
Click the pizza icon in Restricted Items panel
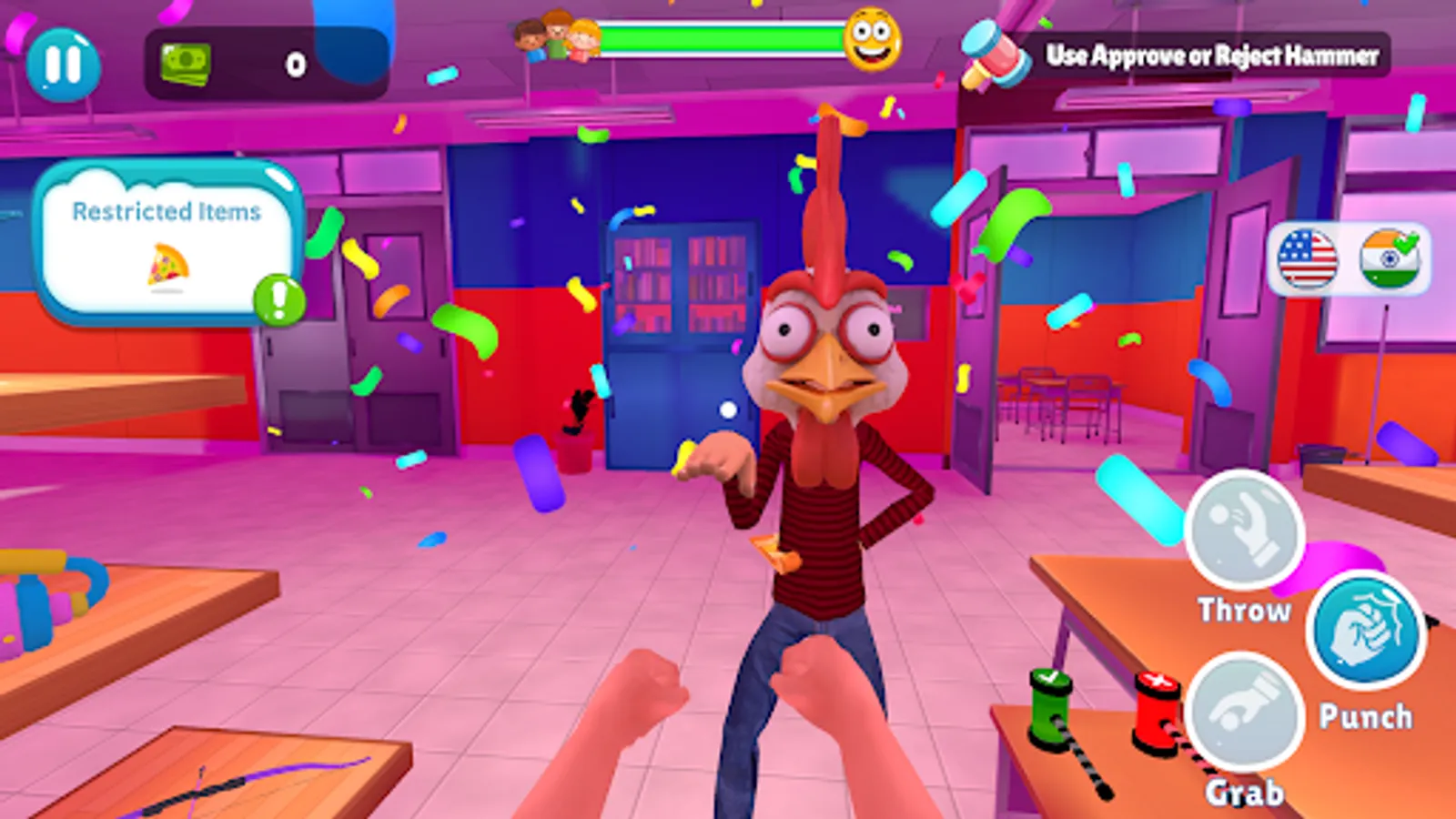168,267
